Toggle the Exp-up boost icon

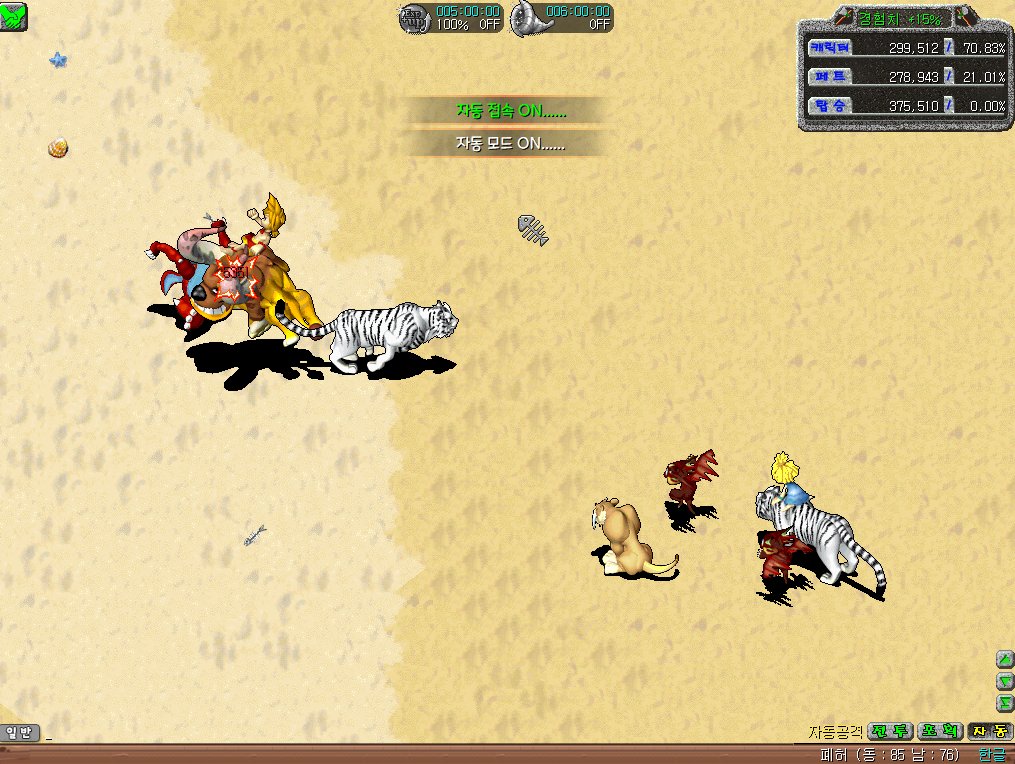click(414, 18)
